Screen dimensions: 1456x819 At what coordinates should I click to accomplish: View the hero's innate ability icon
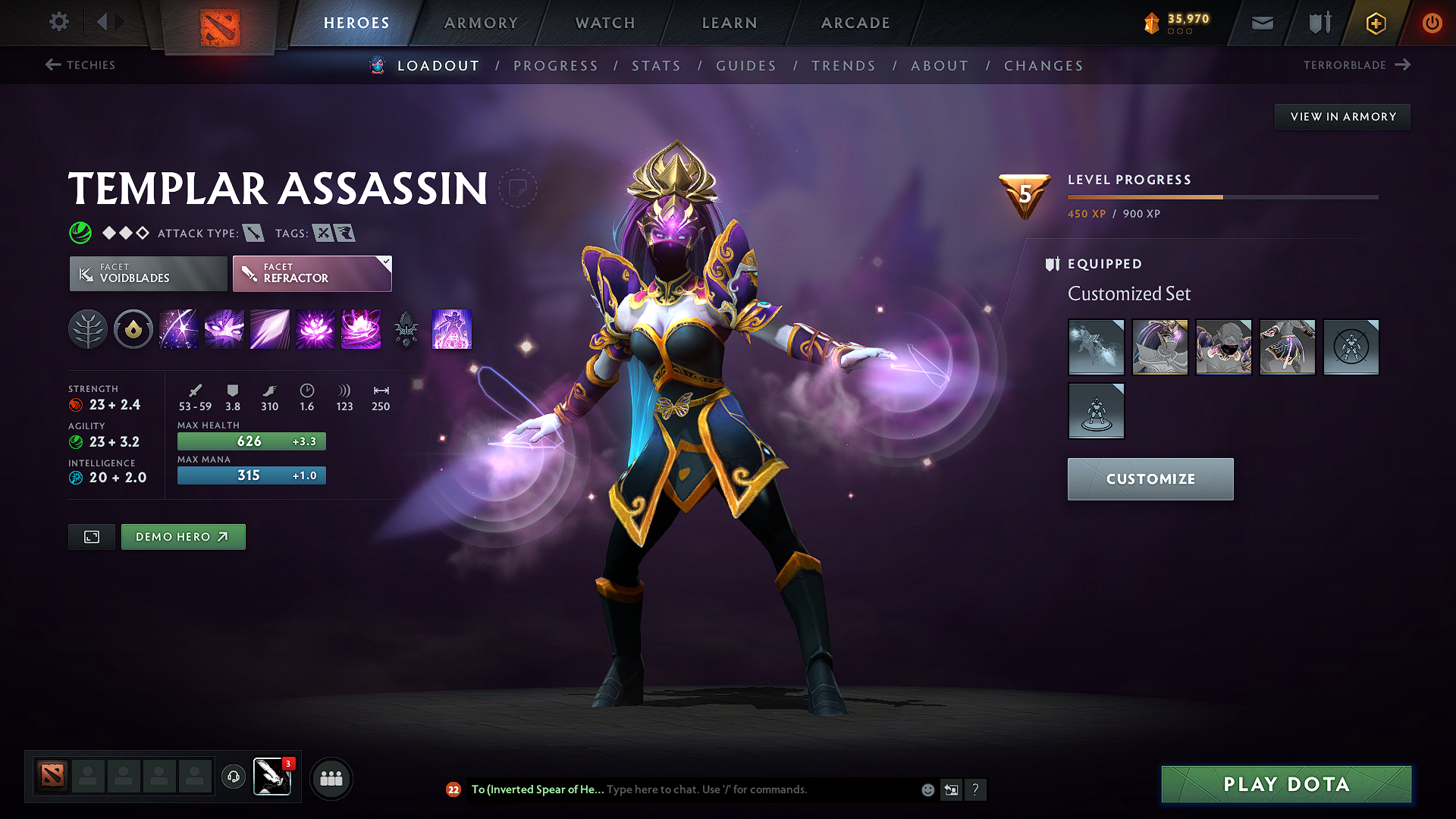click(x=133, y=329)
